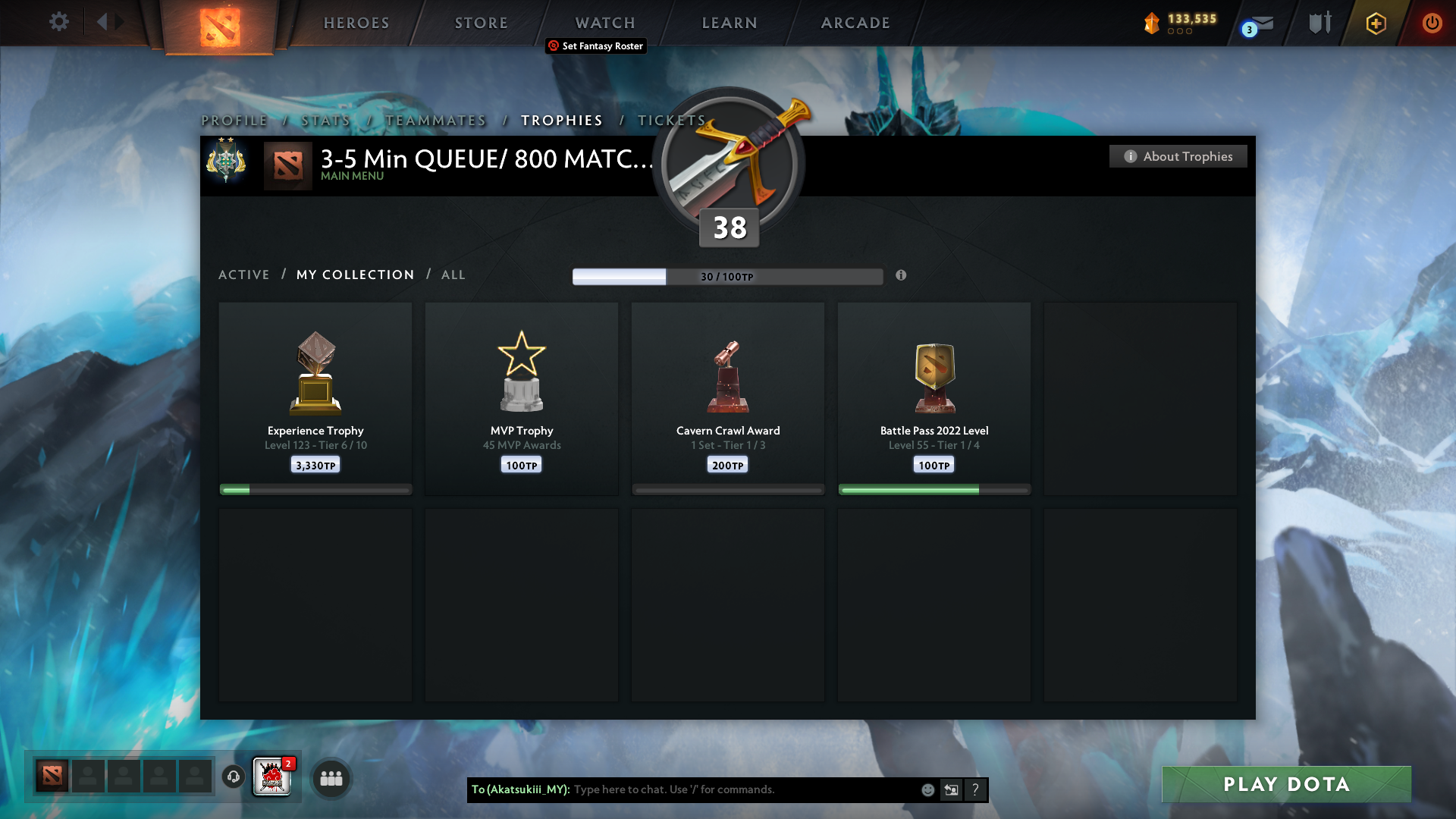Image resolution: width=1456 pixels, height=819 pixels.
Task: Click the About Trophies button
Action: (x=1178, y=156)
